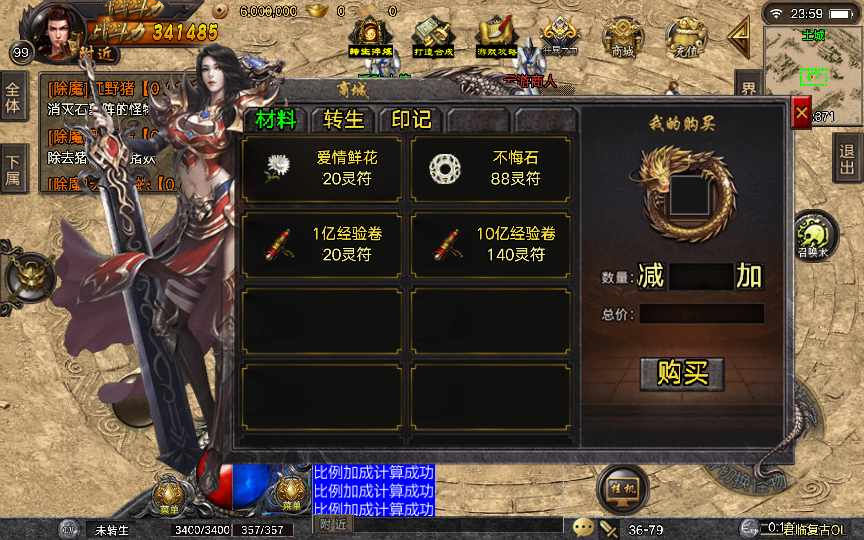Pick the 10亿经验卷 item

[491, 244]
